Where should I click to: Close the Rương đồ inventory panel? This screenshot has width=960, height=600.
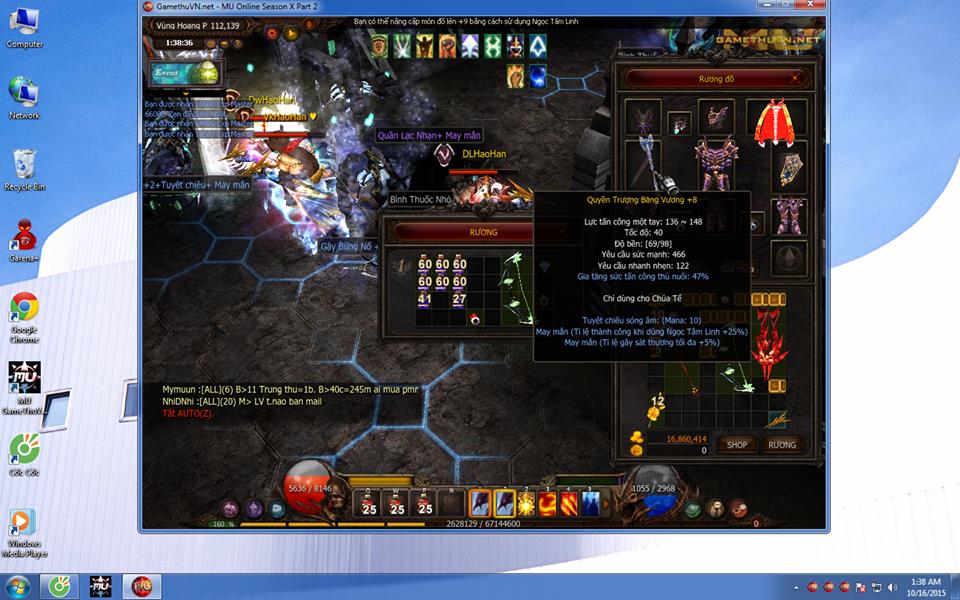(796, 78)
